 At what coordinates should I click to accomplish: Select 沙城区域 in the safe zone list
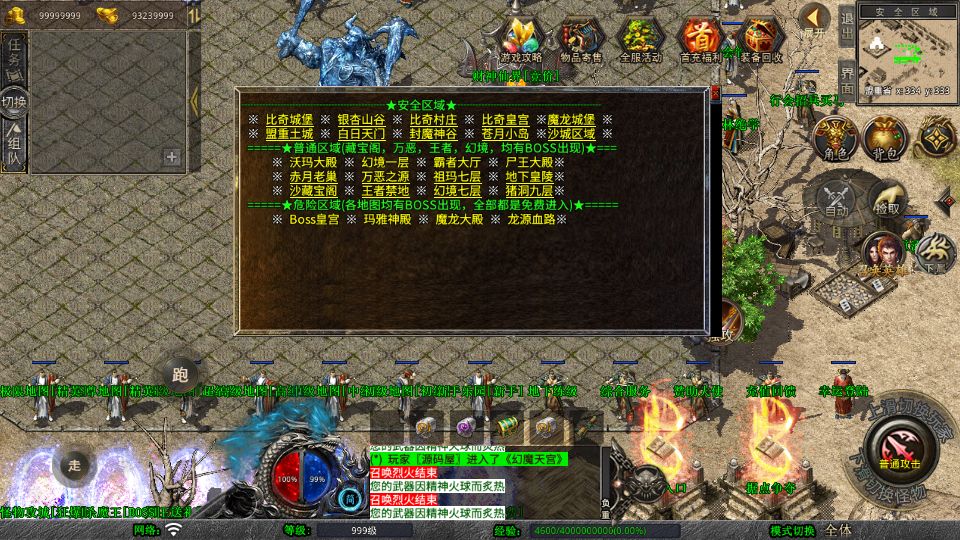click(571, 134)
